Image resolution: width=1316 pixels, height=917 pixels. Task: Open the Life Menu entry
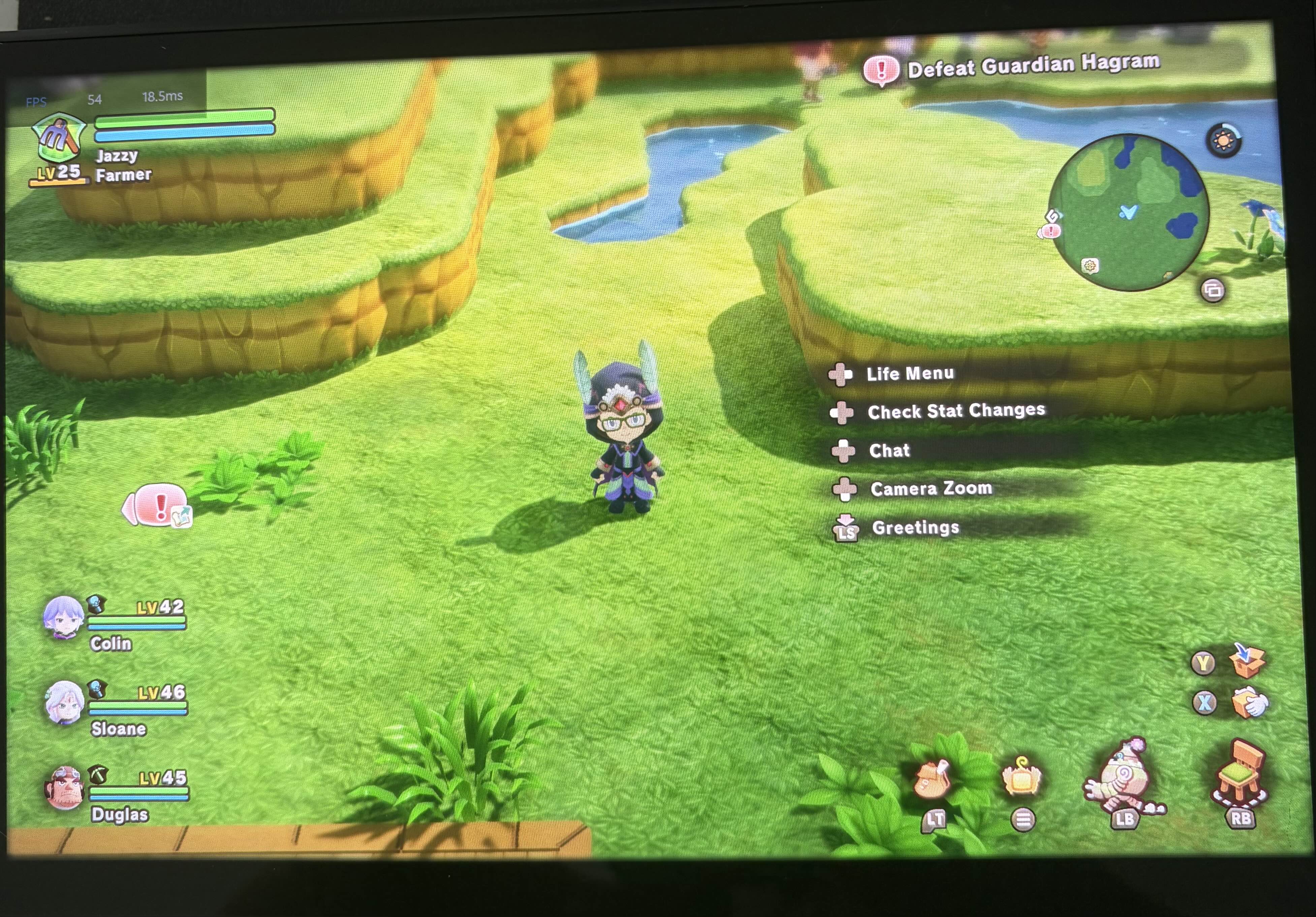point(910,374)
